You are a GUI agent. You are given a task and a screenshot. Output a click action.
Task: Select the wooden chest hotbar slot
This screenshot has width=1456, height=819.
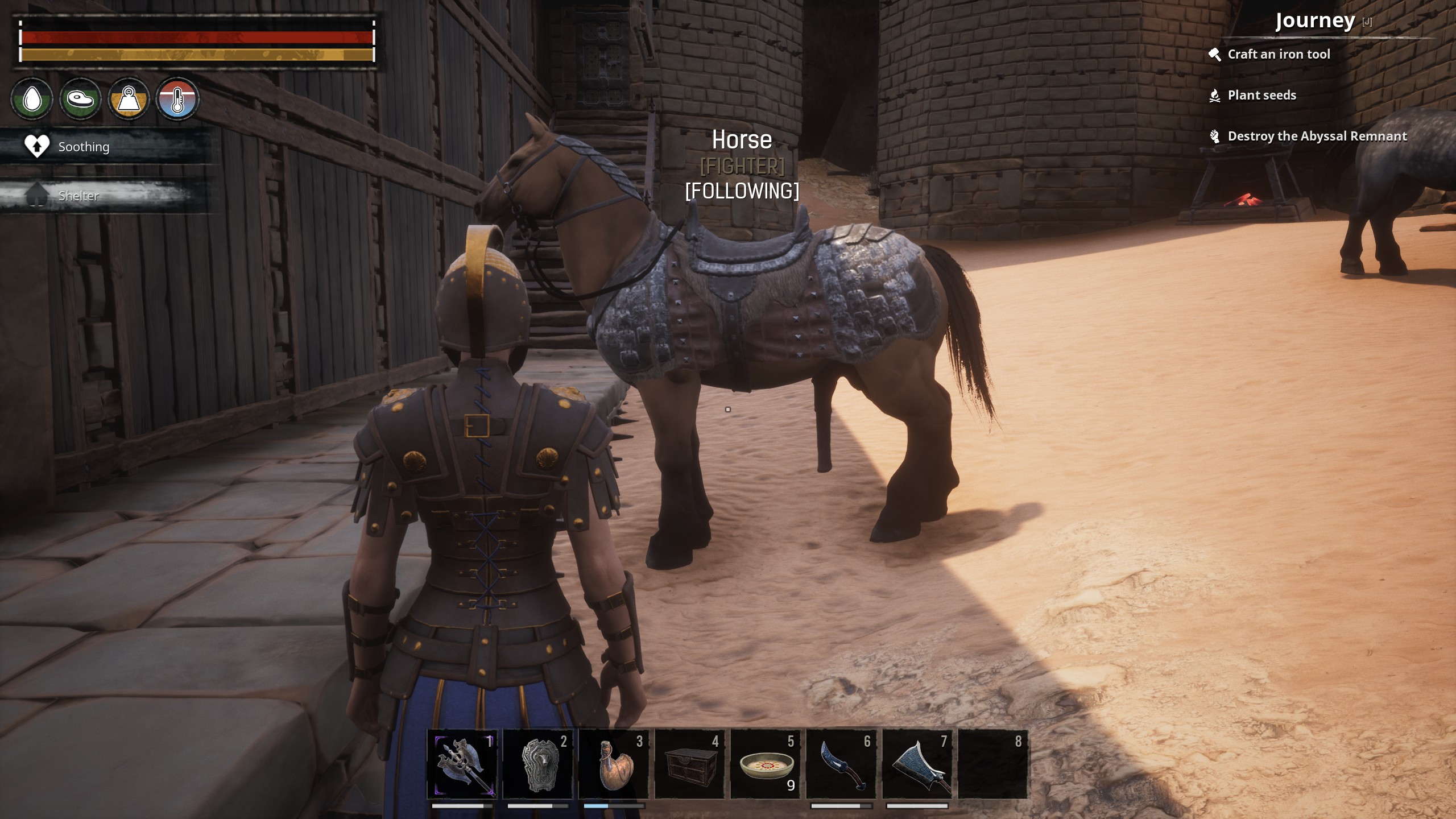tap(689, 764)
